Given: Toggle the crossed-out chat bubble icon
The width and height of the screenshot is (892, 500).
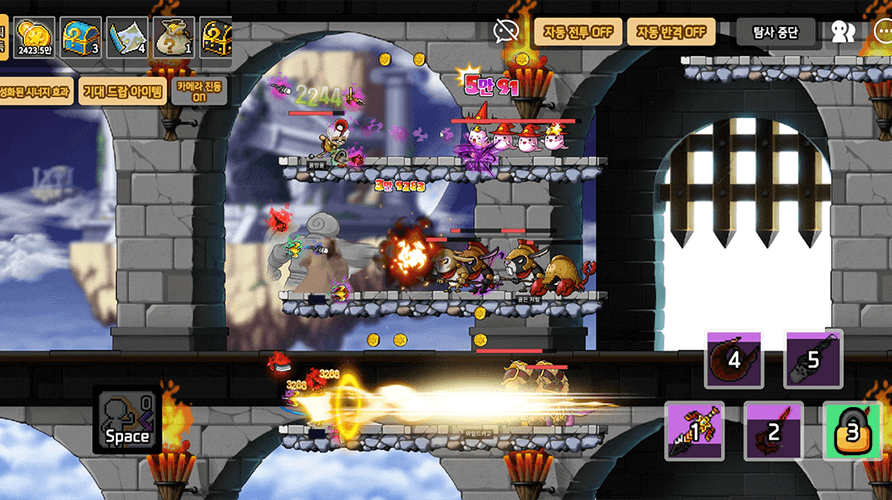Looking at the screenshot, I should 505,31.
